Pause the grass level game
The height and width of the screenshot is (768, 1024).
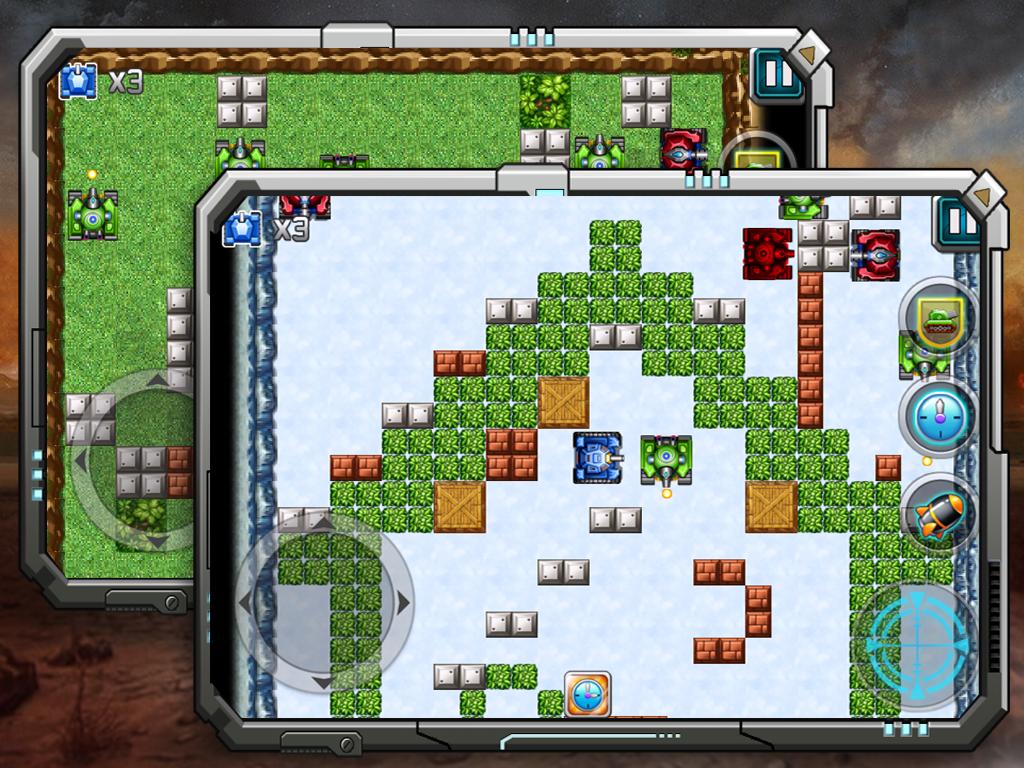click(x=778, y=76)
